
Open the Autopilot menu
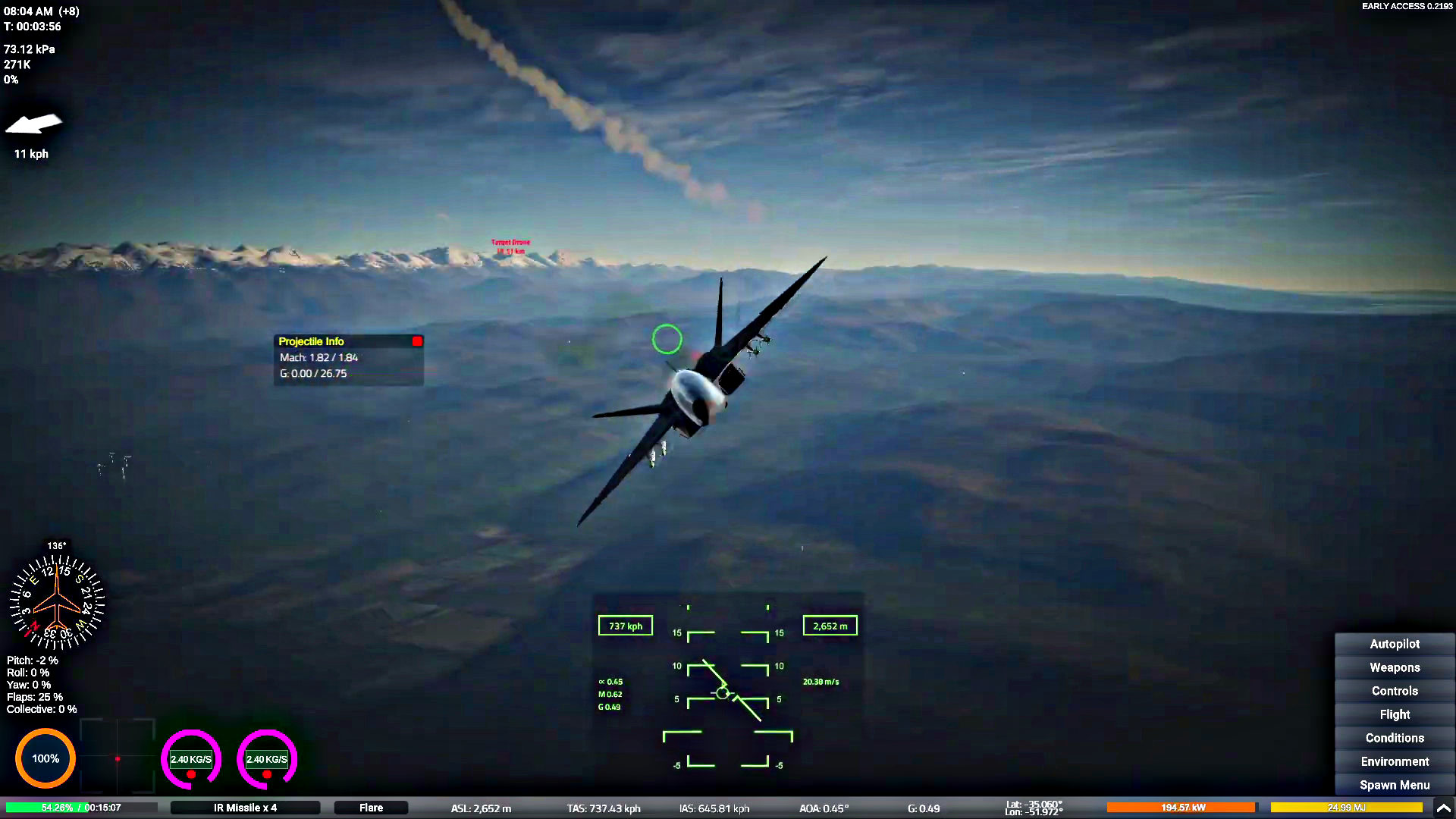click(1394, 644)
